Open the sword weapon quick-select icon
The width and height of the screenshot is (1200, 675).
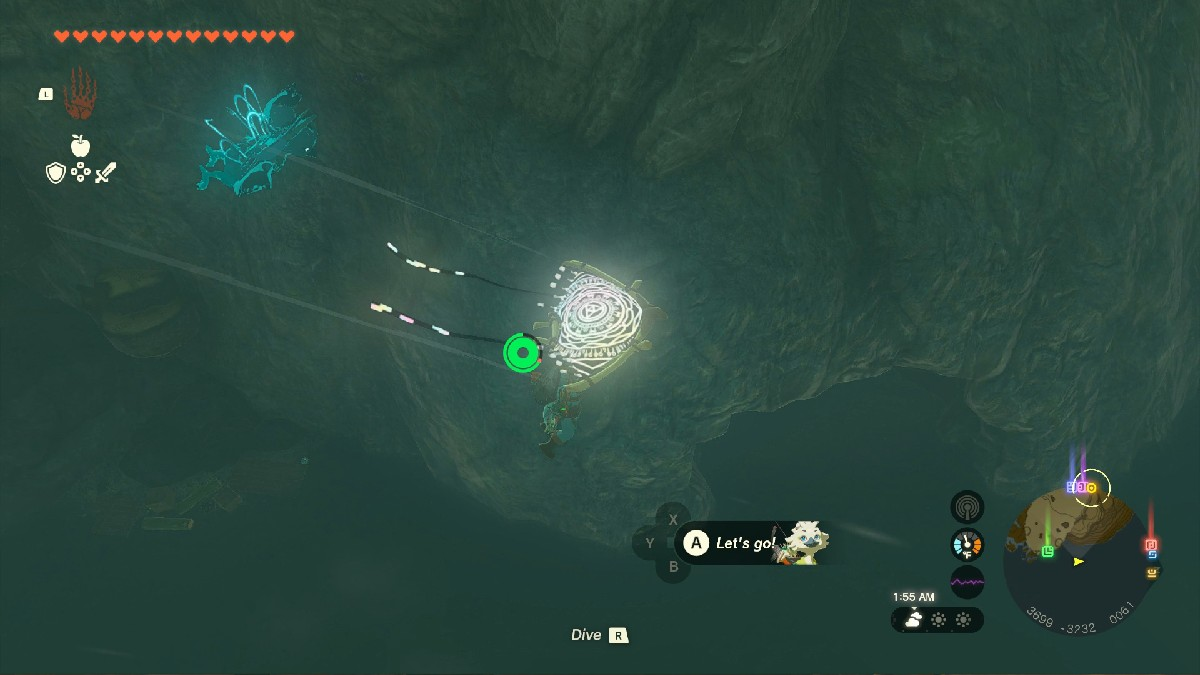pos(105,173)
